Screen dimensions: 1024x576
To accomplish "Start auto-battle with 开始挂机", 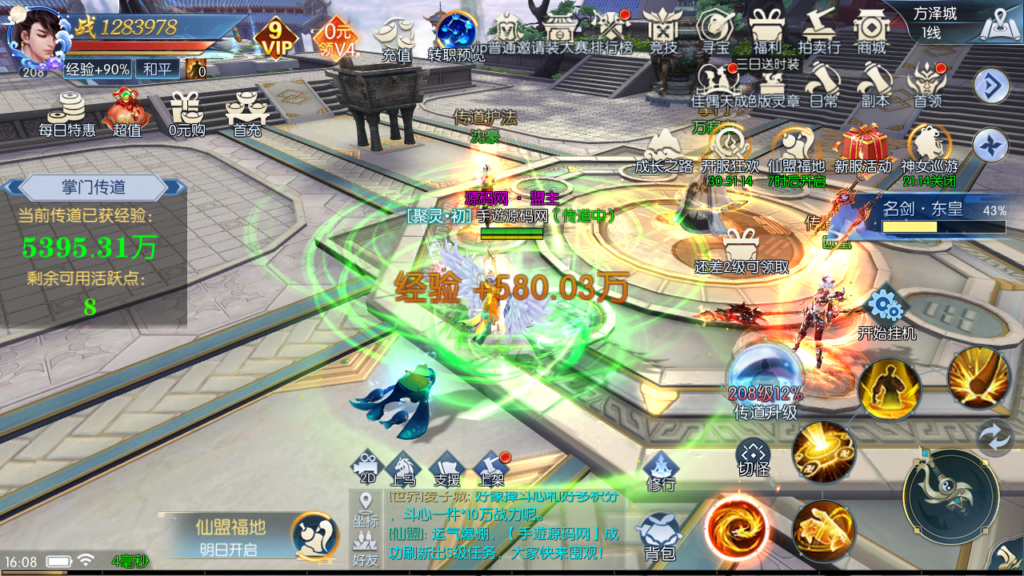I will point(886,313).
